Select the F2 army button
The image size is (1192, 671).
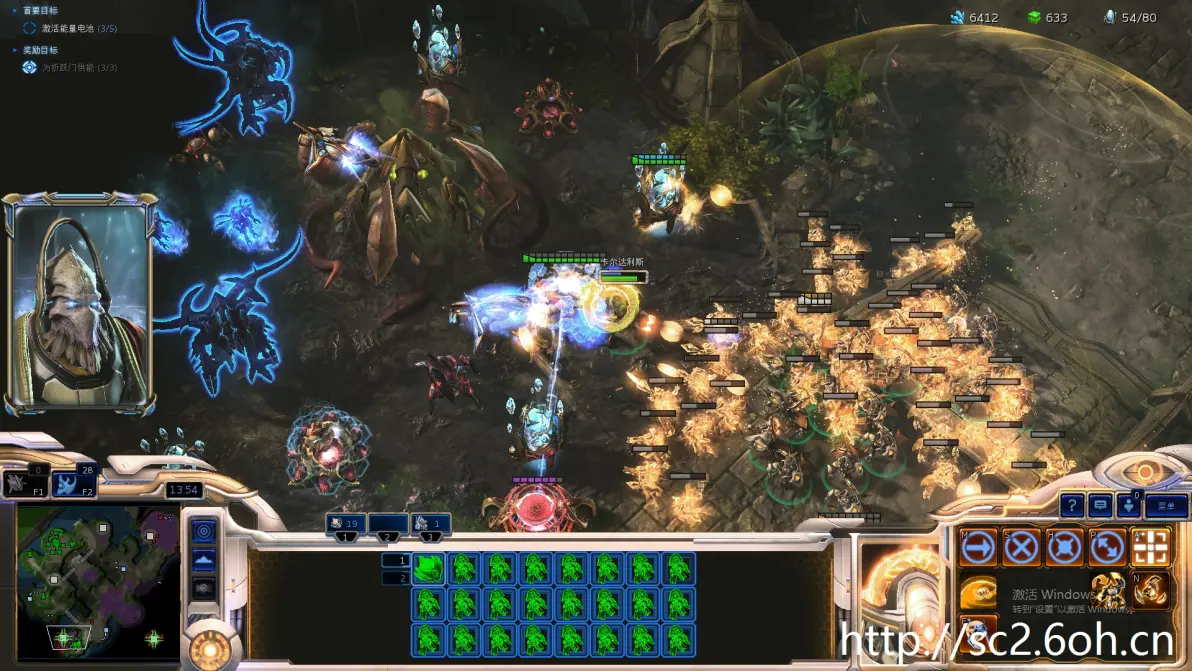click(75, 484)
